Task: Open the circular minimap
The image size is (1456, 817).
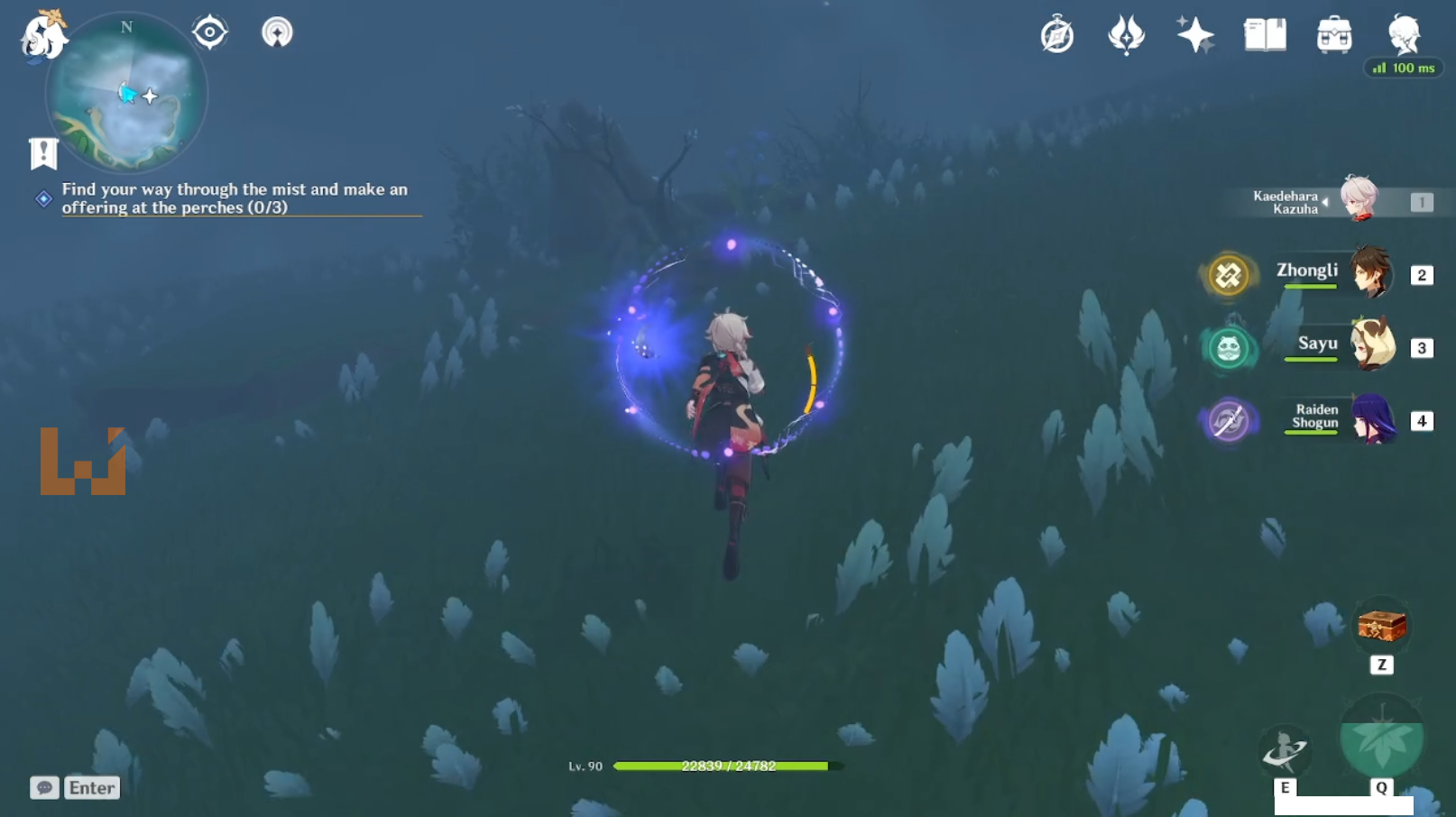Action: (126, 95)
